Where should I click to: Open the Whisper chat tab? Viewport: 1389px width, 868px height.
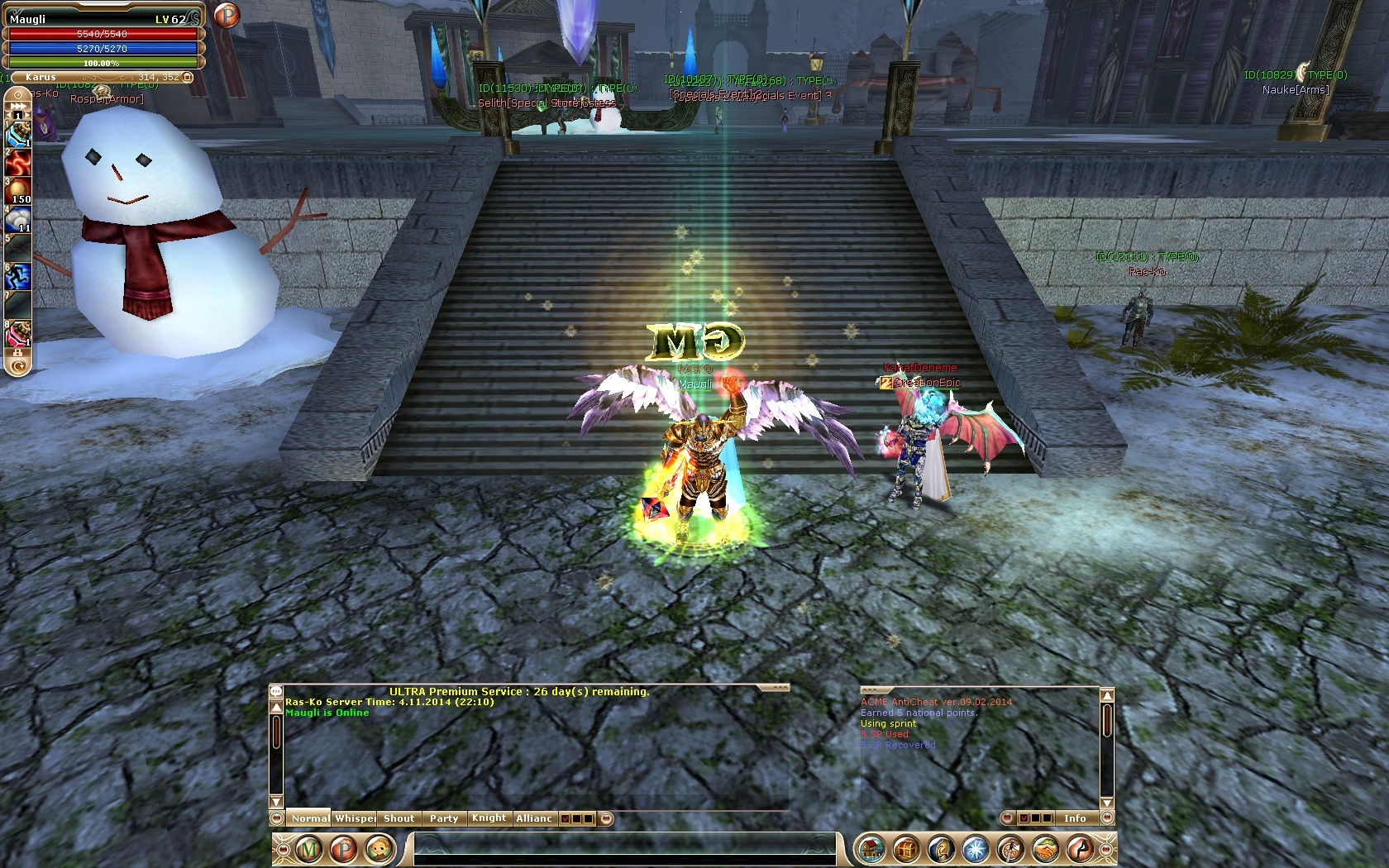click(355, 818)
